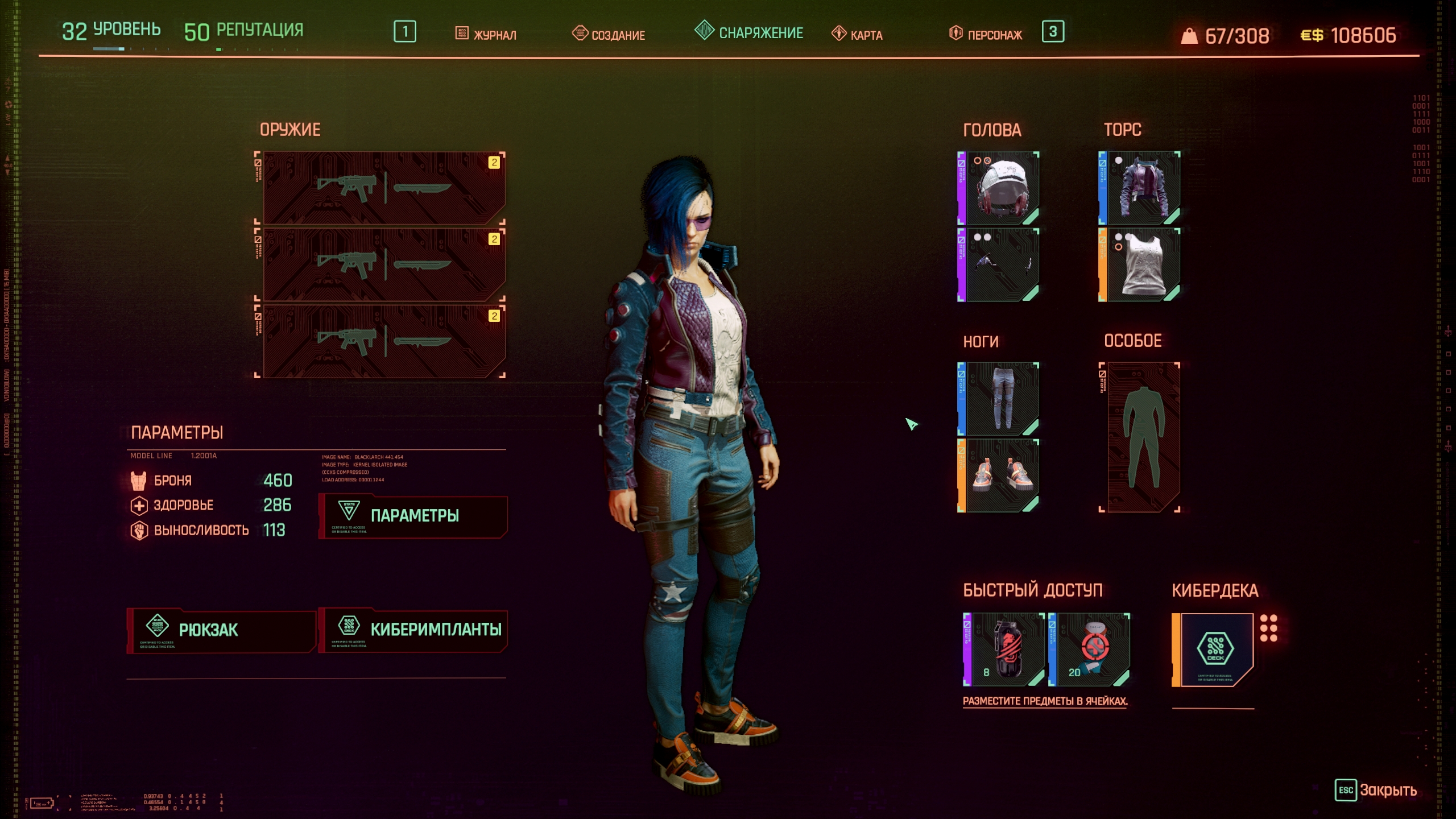Select the inhaler quick access slot
Image resolution: width=1456 pixels, height=819 pixels.
pos(1090,650)
